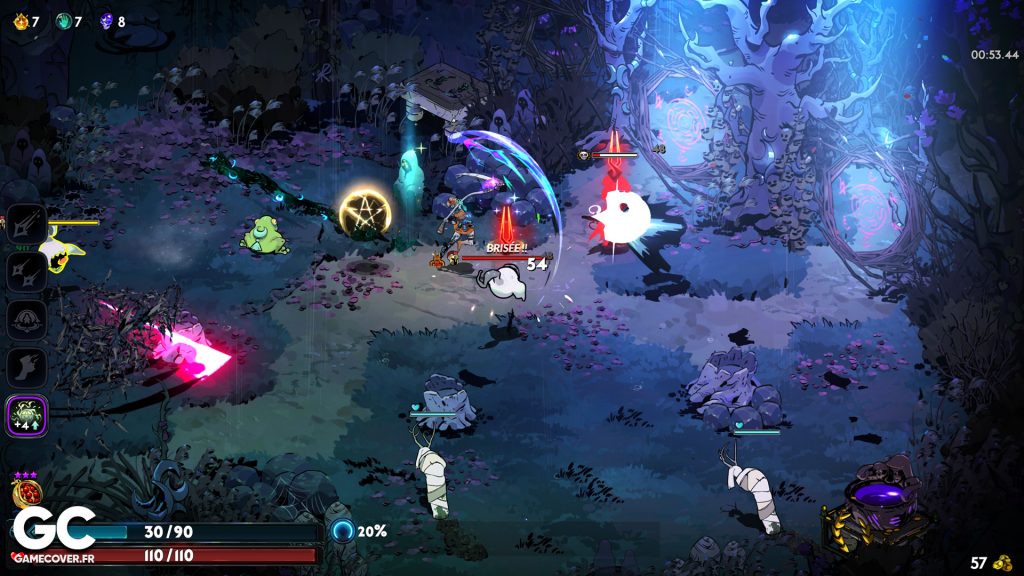Screen dimensions: 1024x576
Task: Inspect the purple-framed +4 boon icon
Action: [x=26, y=414]
